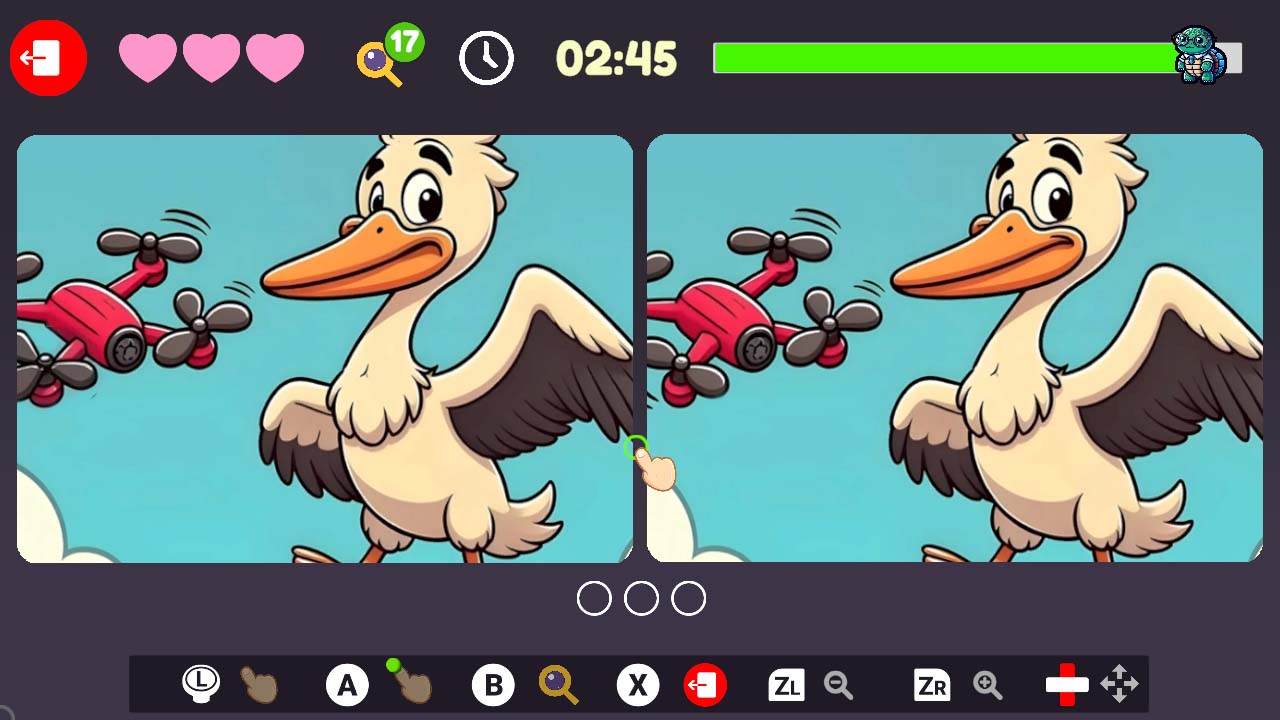Select the magnifier icon beside the B button
The image size is (1280, 720).
557,685
